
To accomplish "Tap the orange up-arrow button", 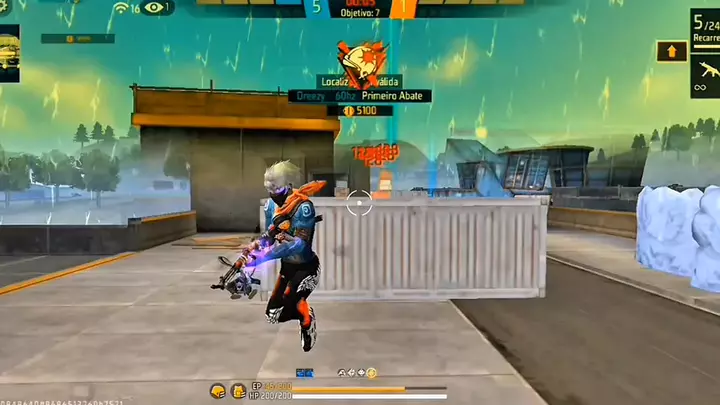I will 671,51.
